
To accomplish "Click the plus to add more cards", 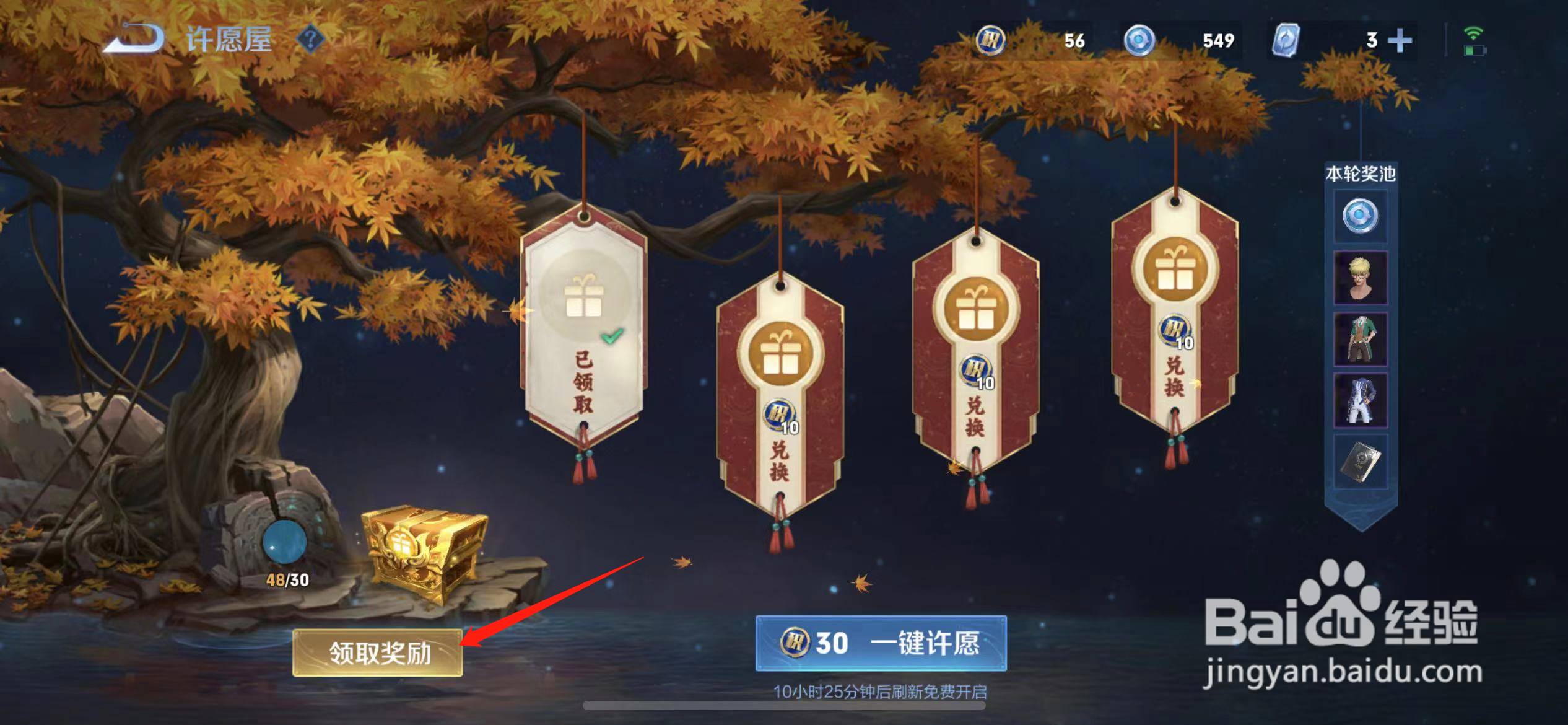I will click(1401, 39).
